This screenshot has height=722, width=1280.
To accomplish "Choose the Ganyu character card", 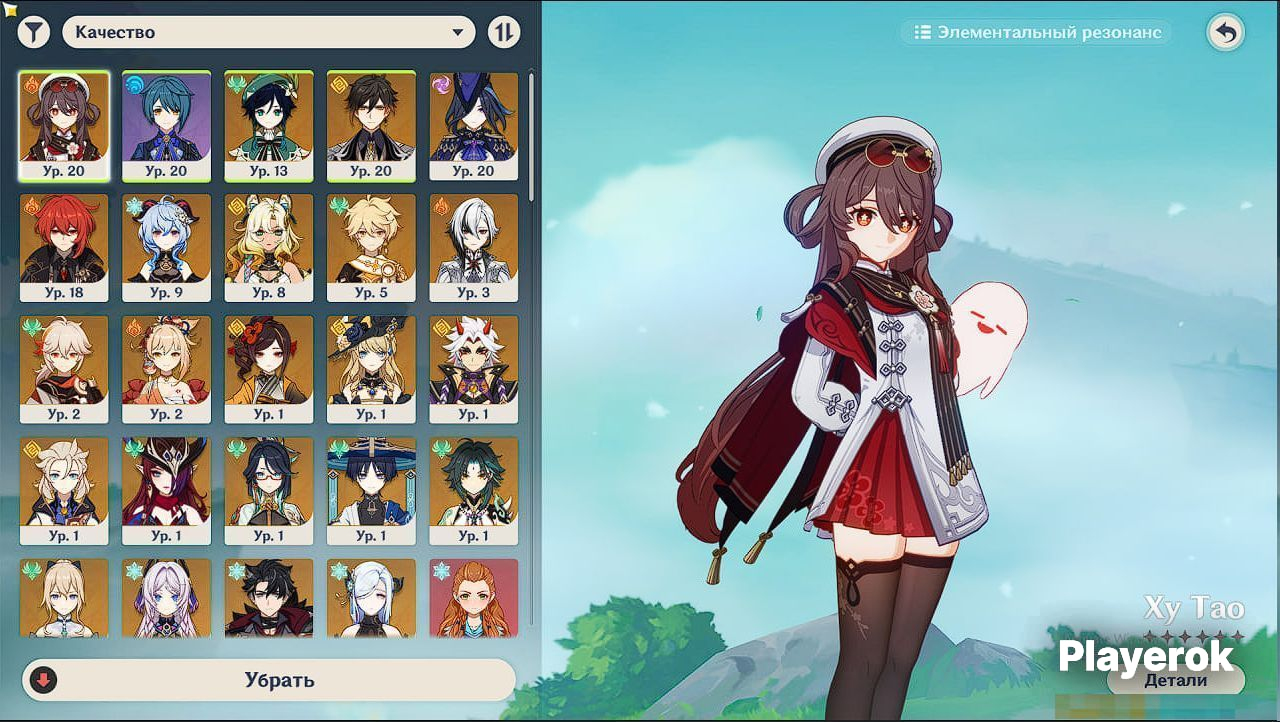I will click(x=166, y=247).
